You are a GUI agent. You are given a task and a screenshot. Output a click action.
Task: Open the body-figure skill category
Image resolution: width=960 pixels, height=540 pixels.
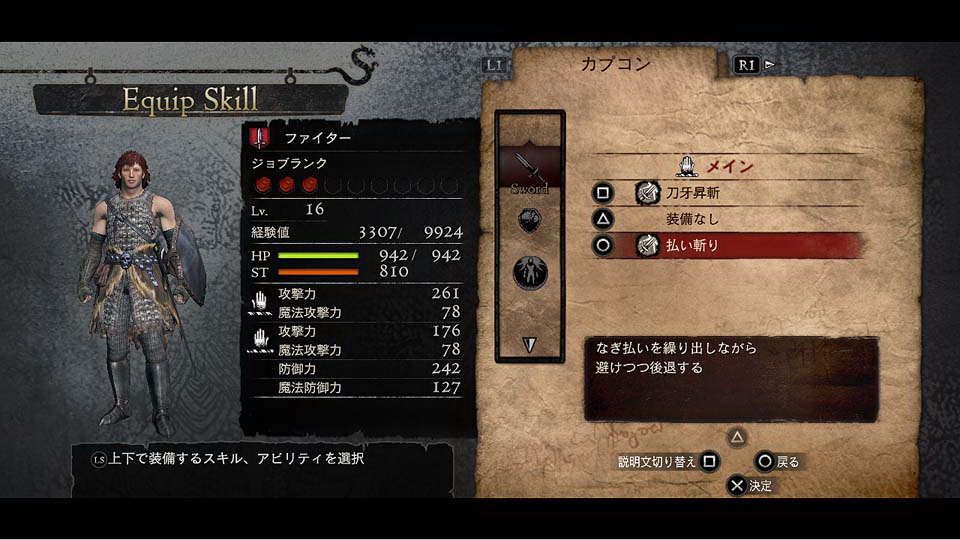pyautogui.click(x=529, y=271)
